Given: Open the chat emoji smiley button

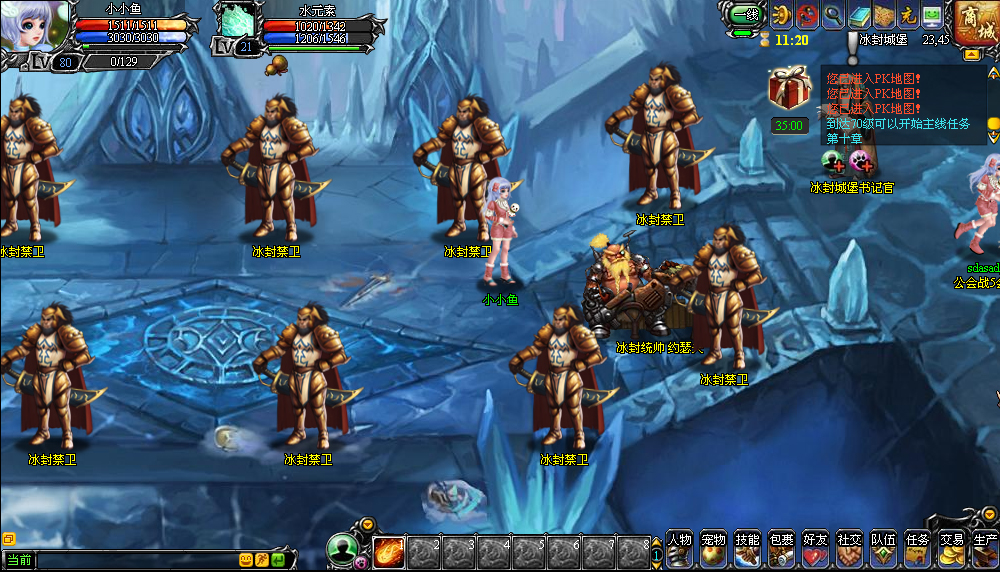Looking at the screenshot, I should coord(245,561).
